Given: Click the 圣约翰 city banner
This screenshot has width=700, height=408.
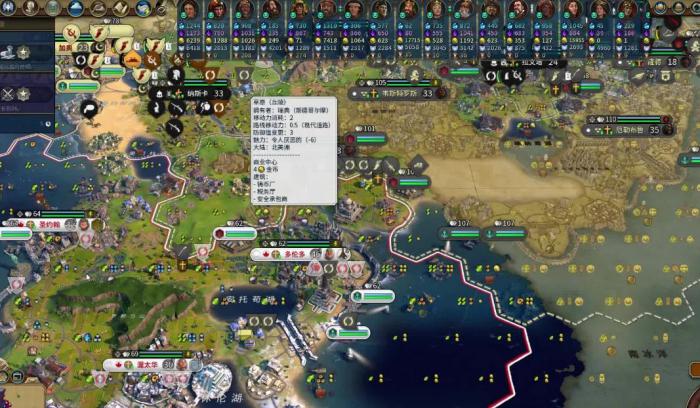Looking at the screenshot, I should coord(51,225).
